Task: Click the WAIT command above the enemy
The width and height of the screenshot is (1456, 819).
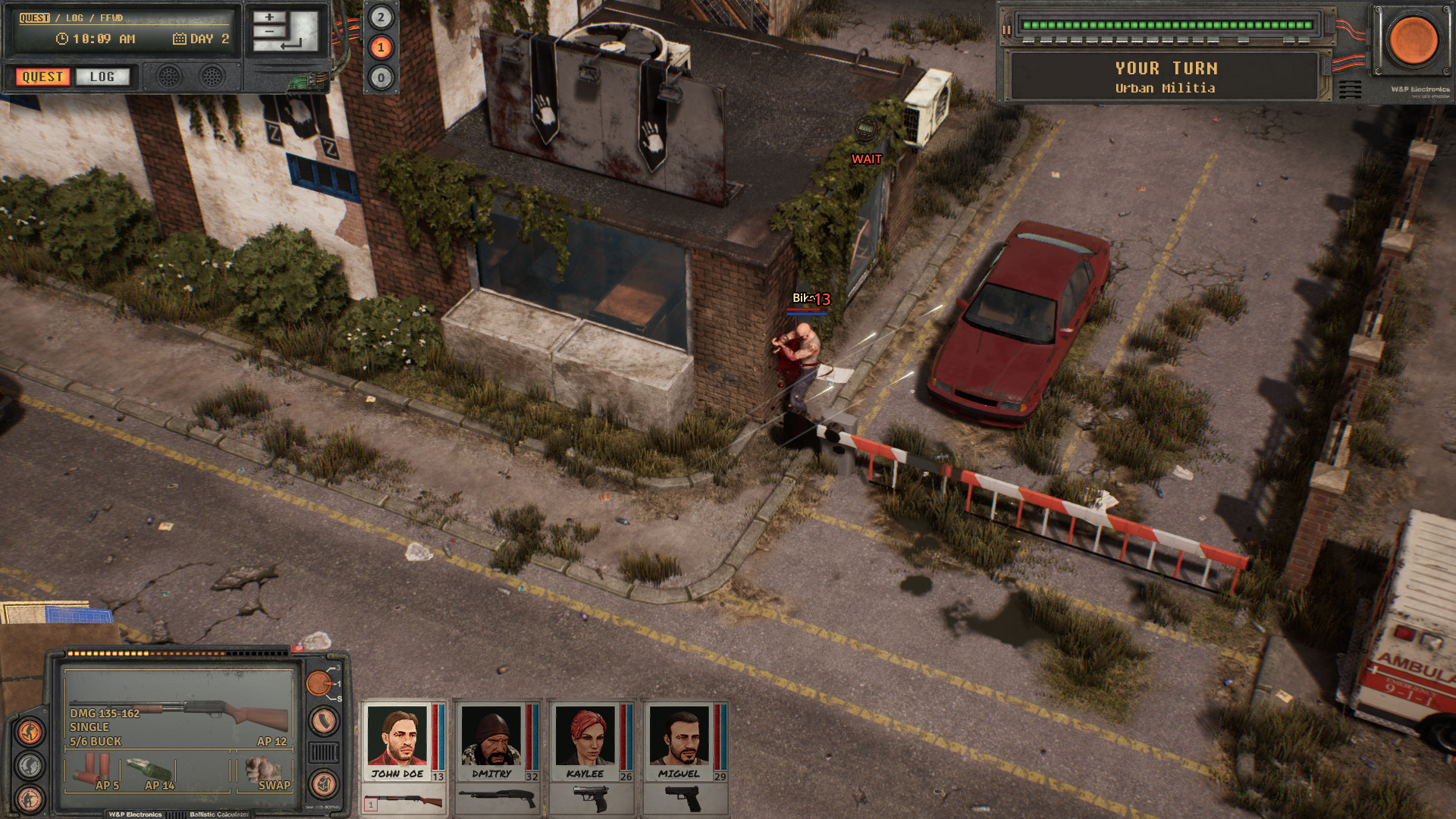Action: (865, 159)
